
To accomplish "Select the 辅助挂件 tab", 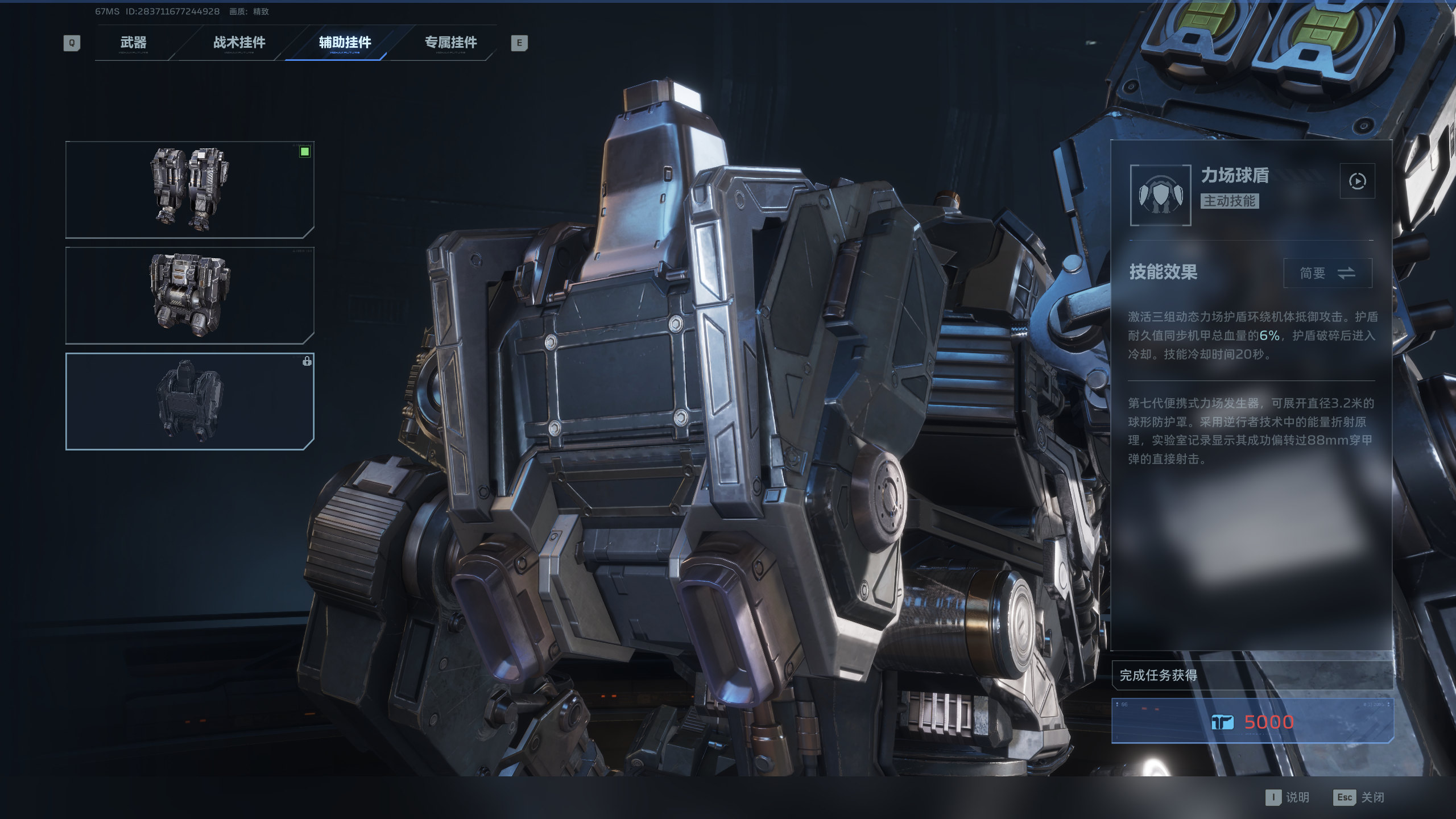I will coord(345,43).
